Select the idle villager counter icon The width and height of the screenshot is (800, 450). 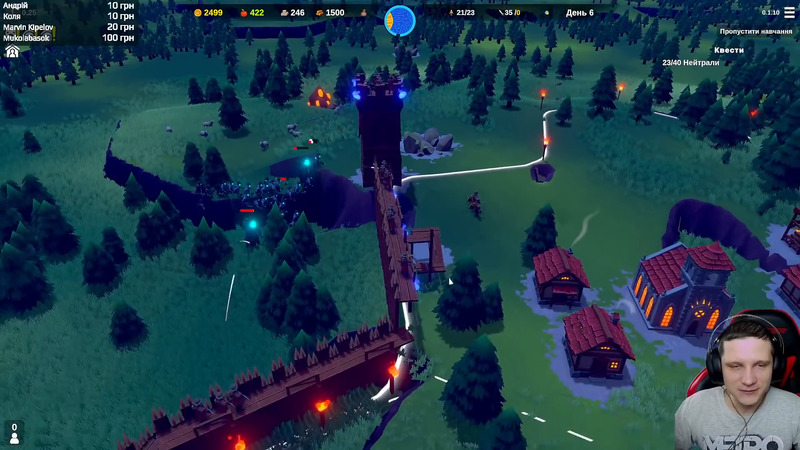click(x=14, y=432)
